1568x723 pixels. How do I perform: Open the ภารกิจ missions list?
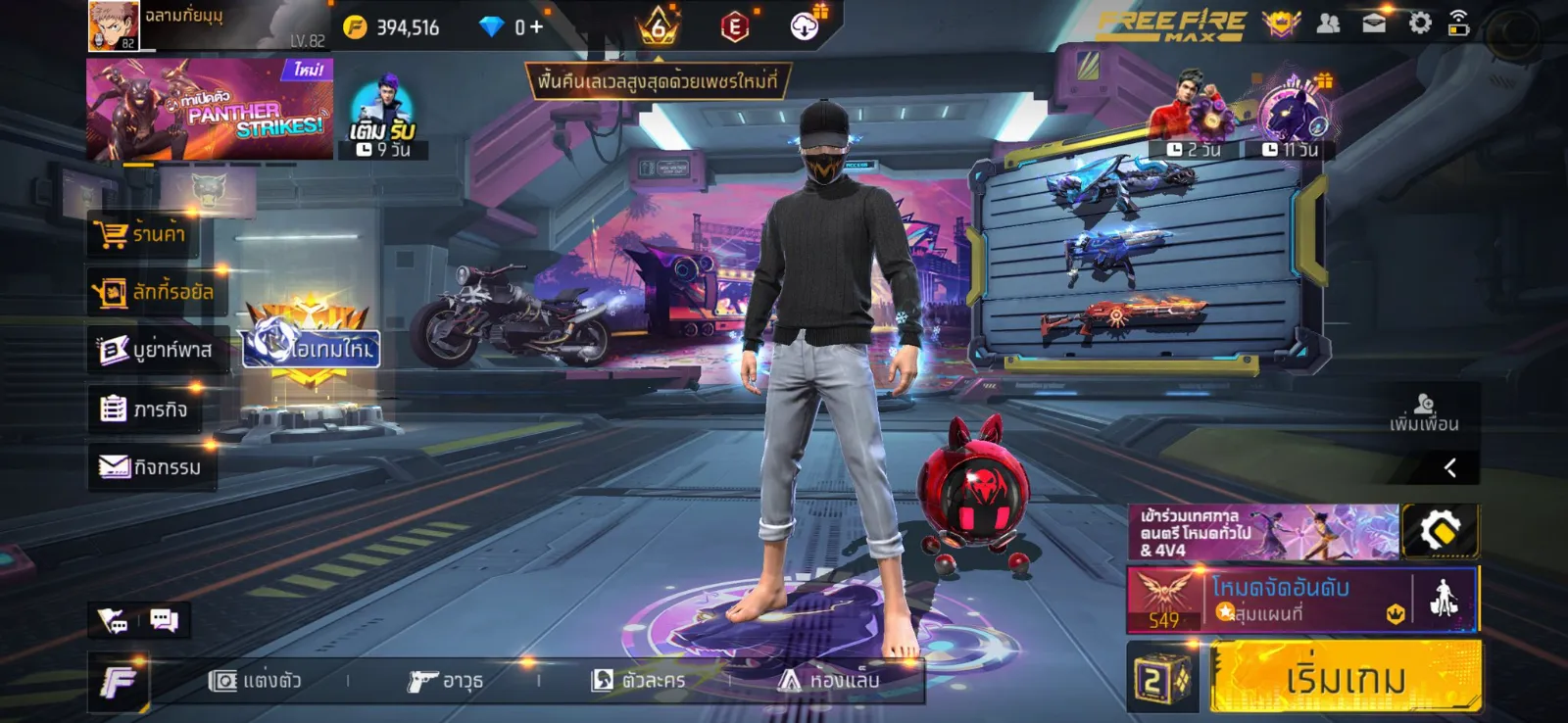pyautogui.click(x=144, y=409)
